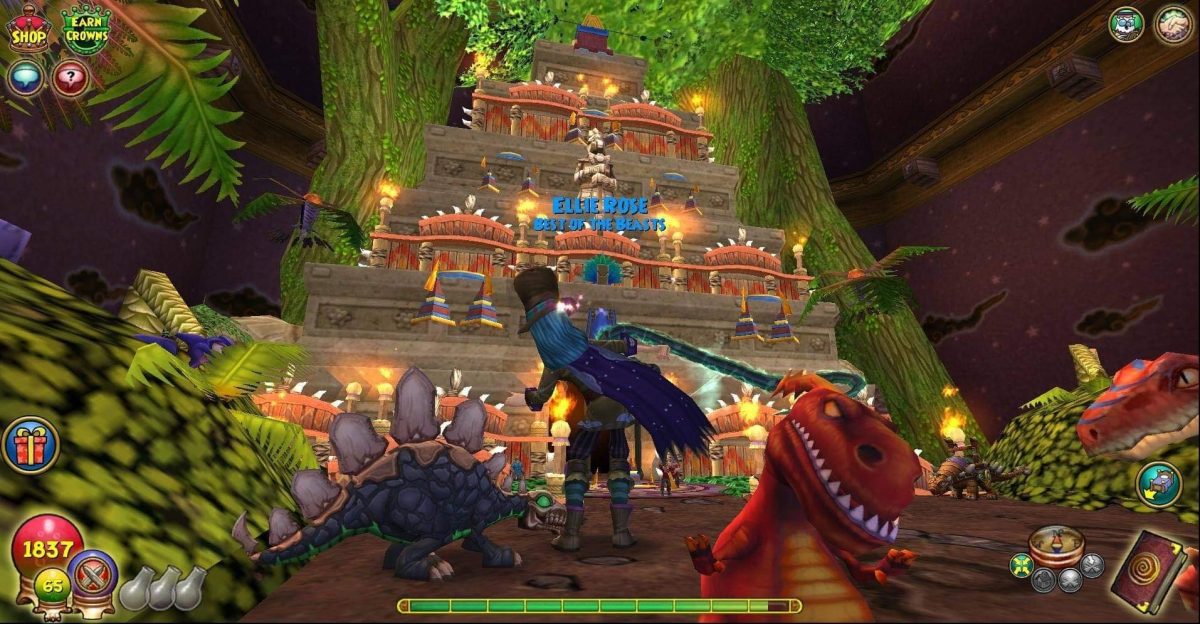The image size is (1200, 624).
Task: Open the red question mark help bubble
Action: 70,78
